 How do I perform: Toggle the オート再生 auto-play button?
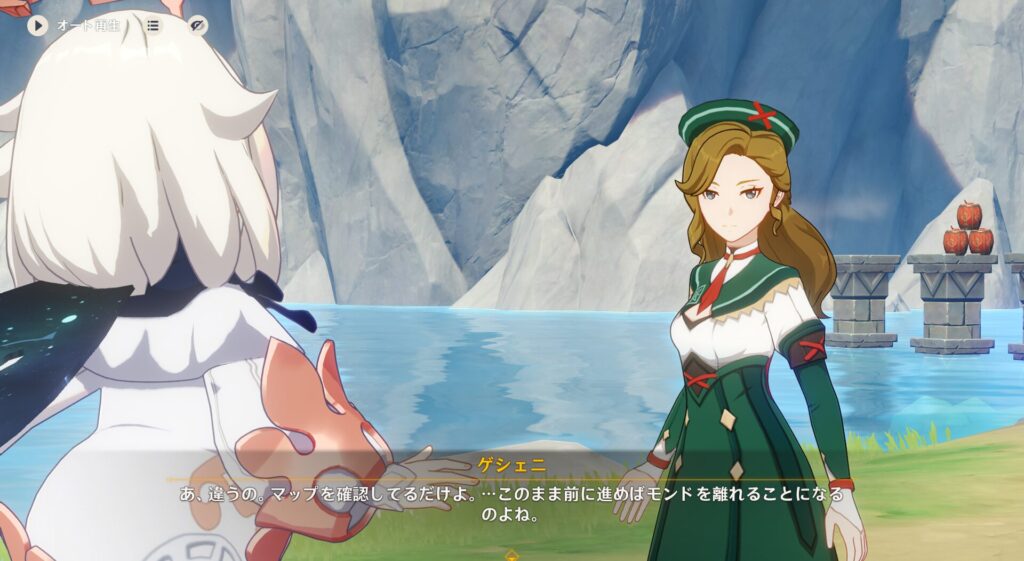(39, 25)
